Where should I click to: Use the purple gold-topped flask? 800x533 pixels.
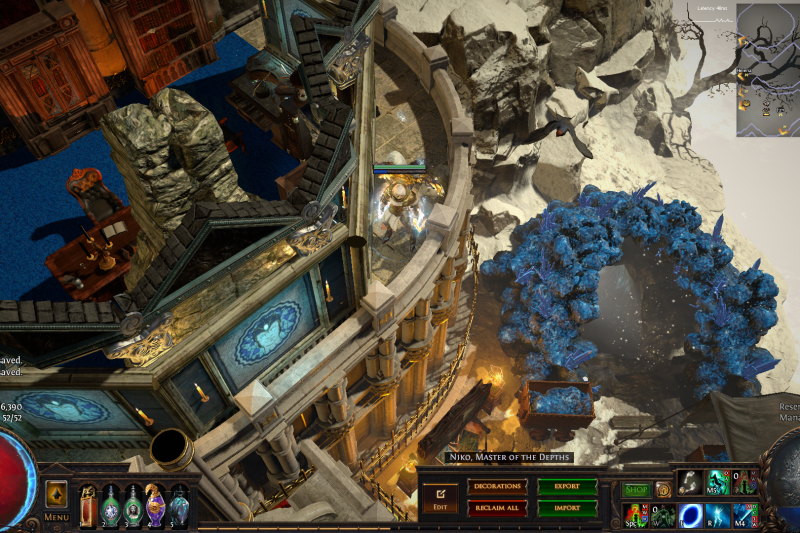pos(156,503)
